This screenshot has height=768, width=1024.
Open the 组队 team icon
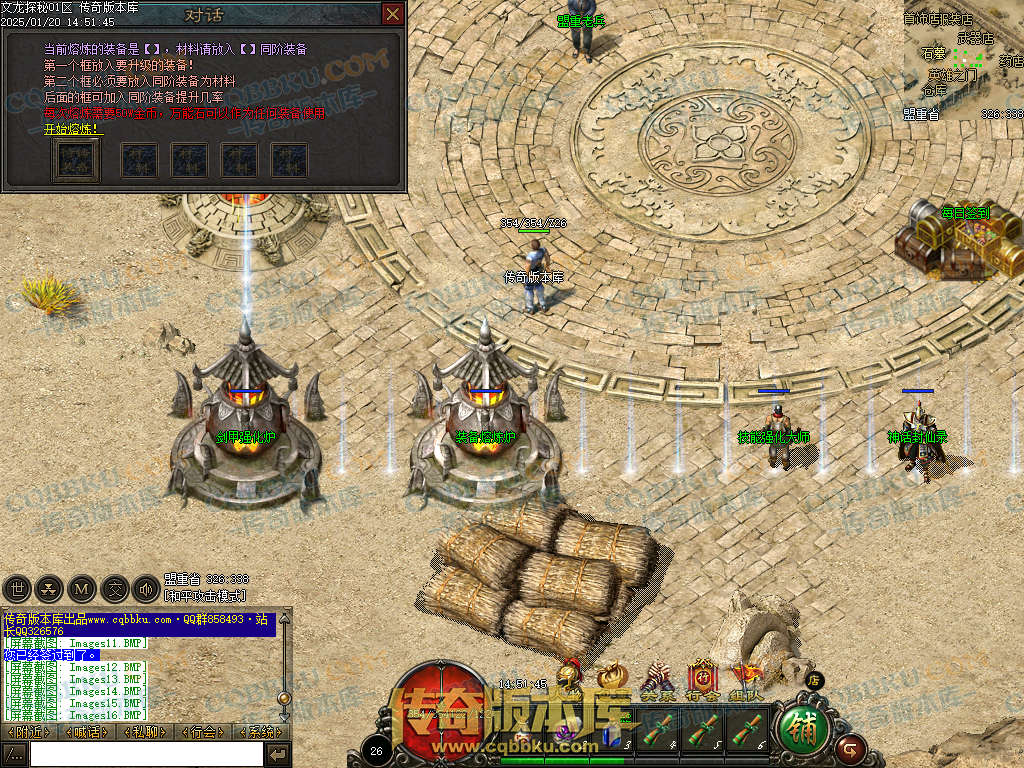click(x=745, y=680)
